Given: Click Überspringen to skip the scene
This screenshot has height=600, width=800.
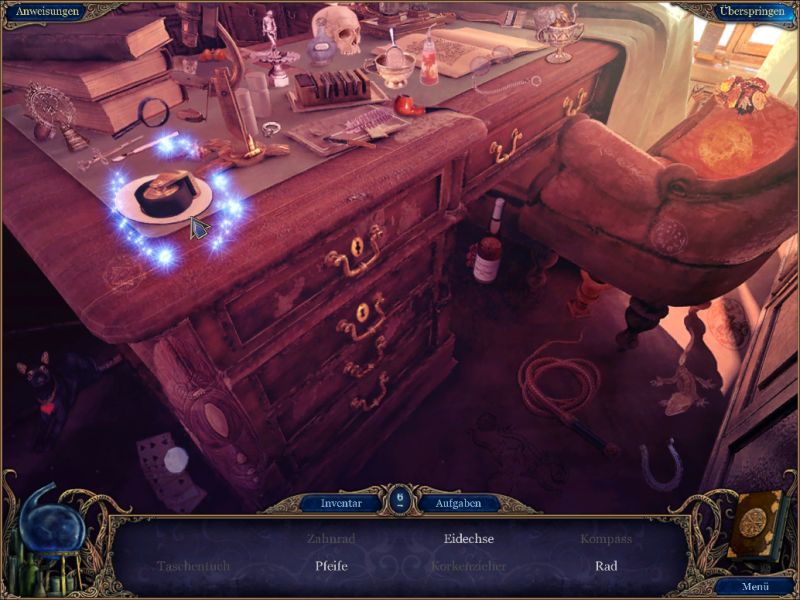Looking at the screenshot, I should 747,11.
